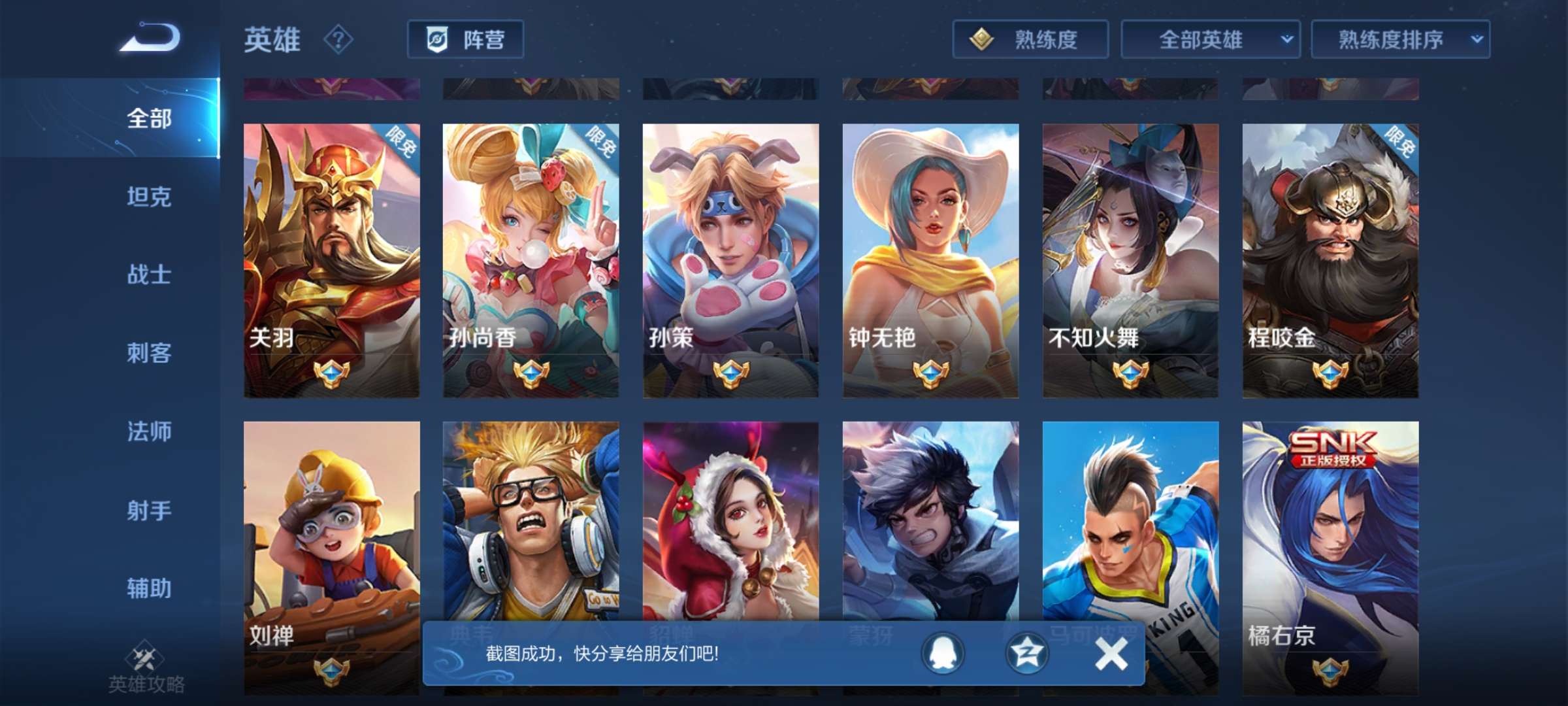Open the 全部英雄 hero filter dropdown
Screen dimensions: 1568x706
[1212, 39]
